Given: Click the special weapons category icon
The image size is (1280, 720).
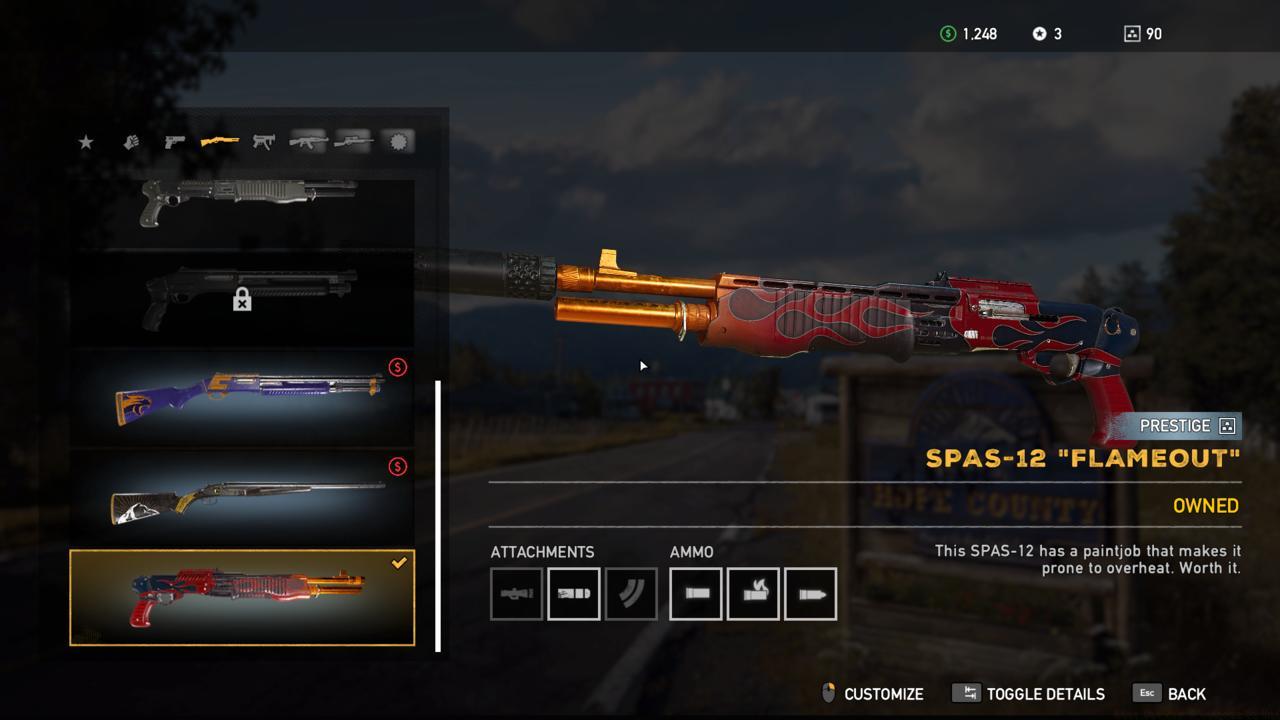Looking at the screenshot, I should (398, 141).
